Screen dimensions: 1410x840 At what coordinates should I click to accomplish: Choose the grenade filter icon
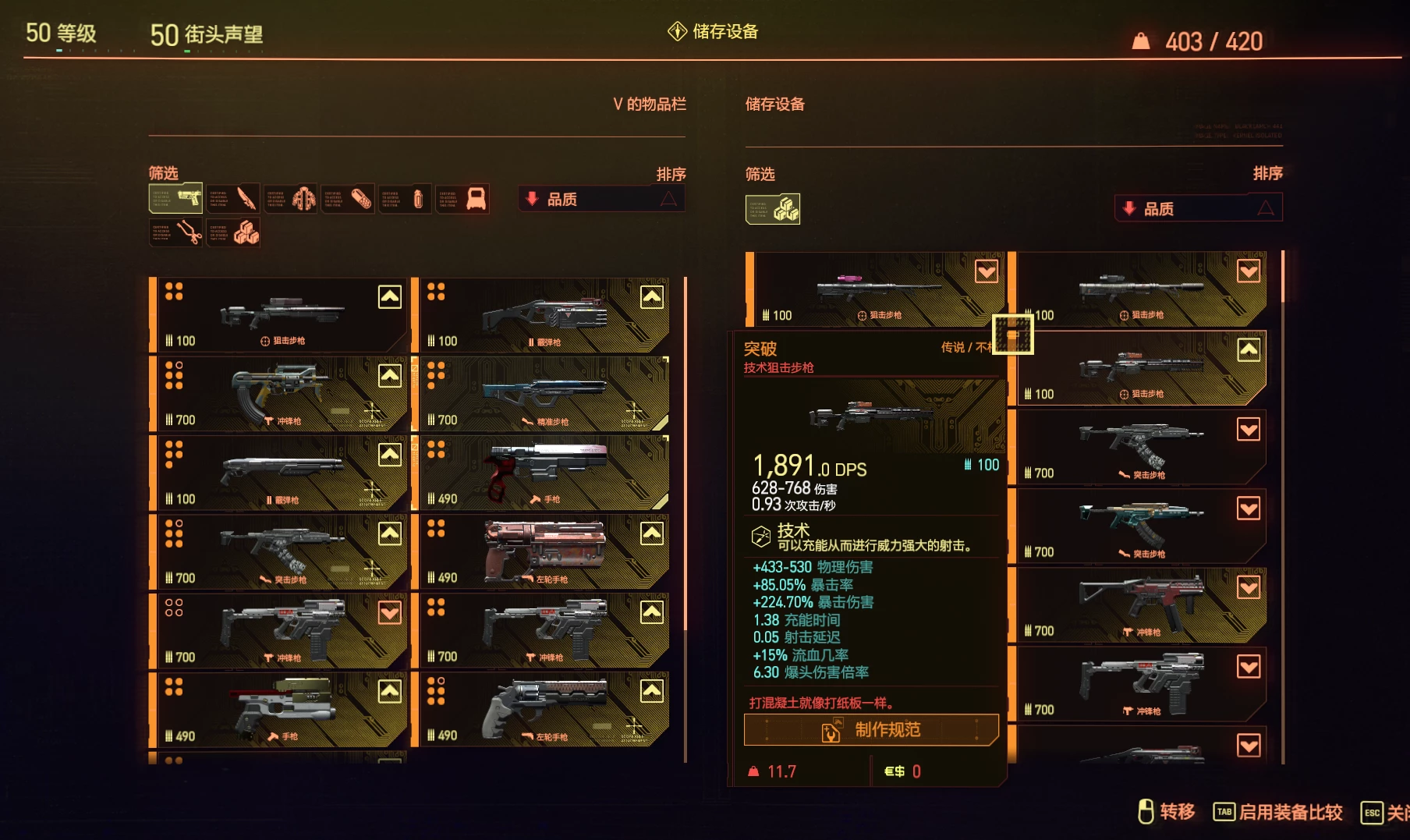click(406, 199)
